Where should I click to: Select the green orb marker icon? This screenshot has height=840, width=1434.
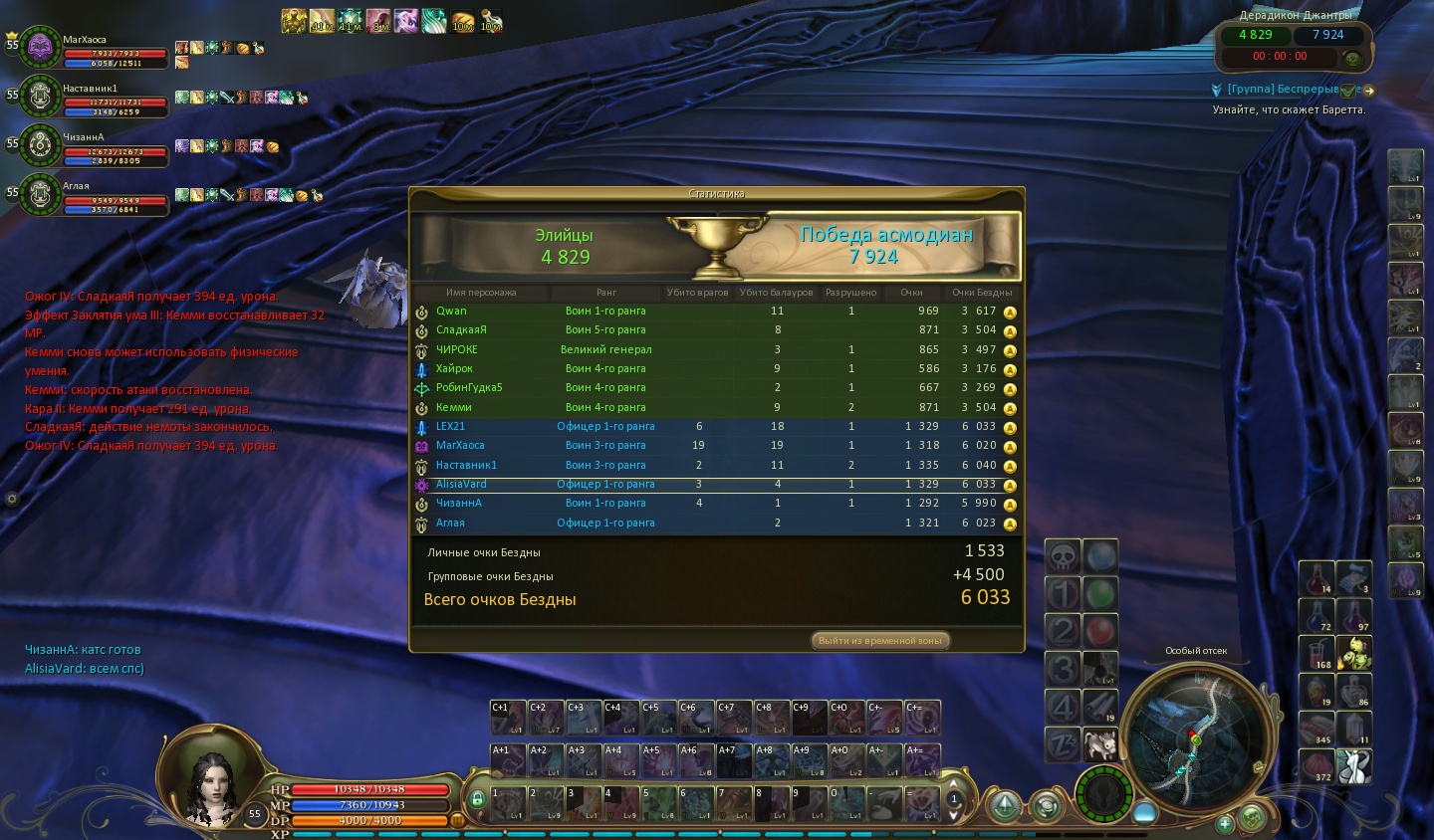[1100, 594]
